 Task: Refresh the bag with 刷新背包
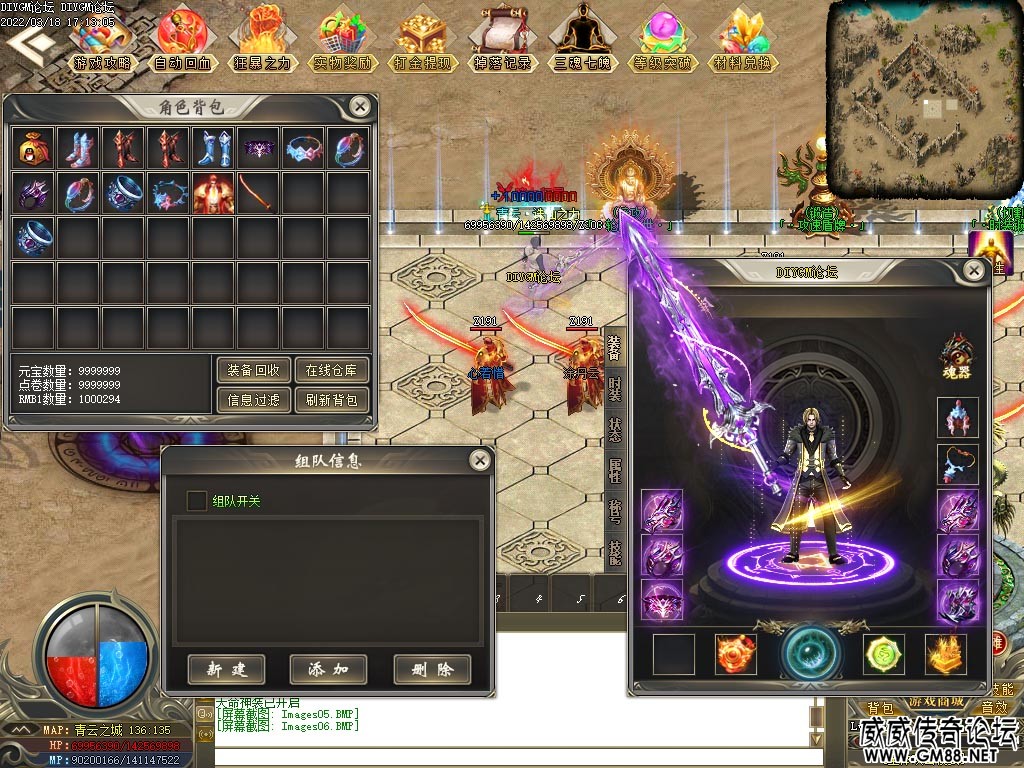tap(332, 401)
